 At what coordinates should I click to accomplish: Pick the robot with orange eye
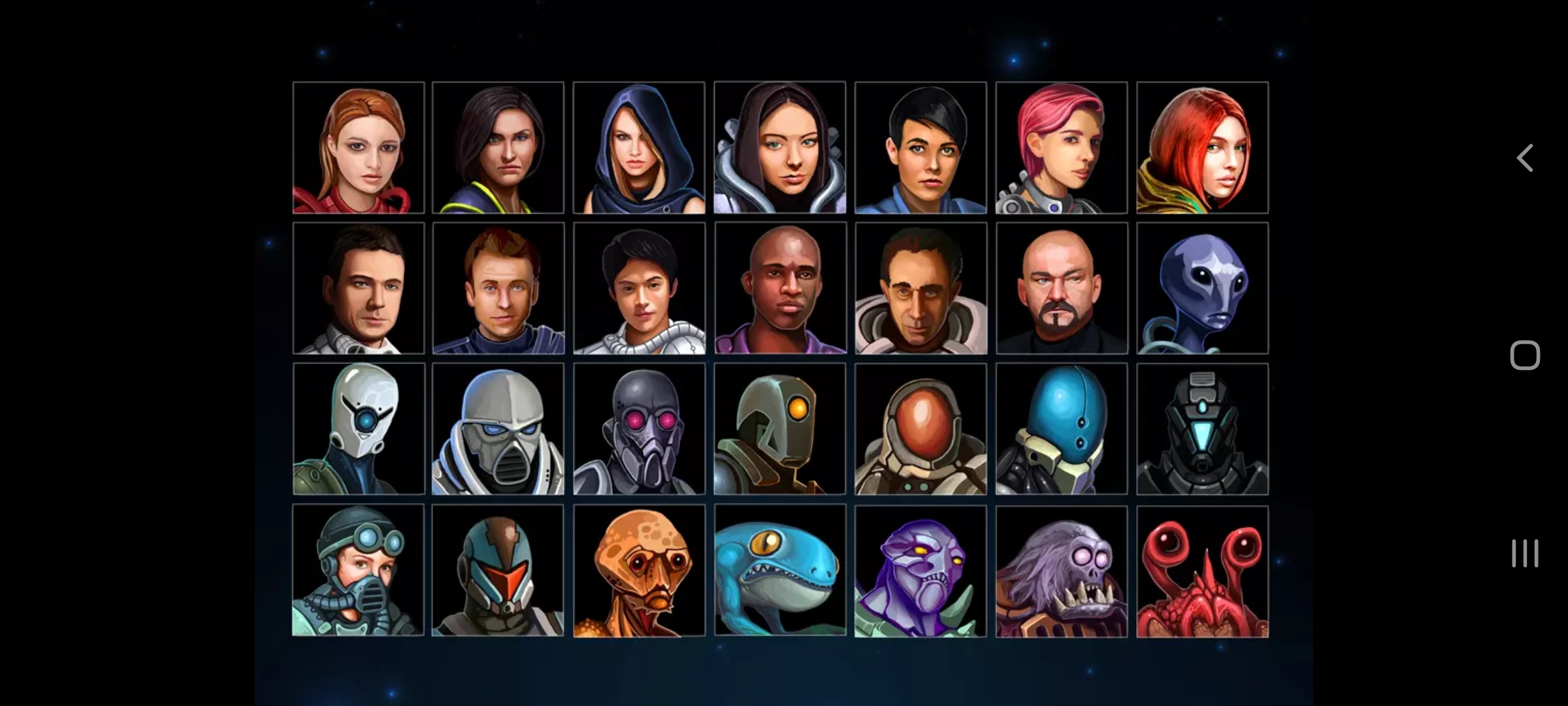pyautogui.click(x=780, y=429)
